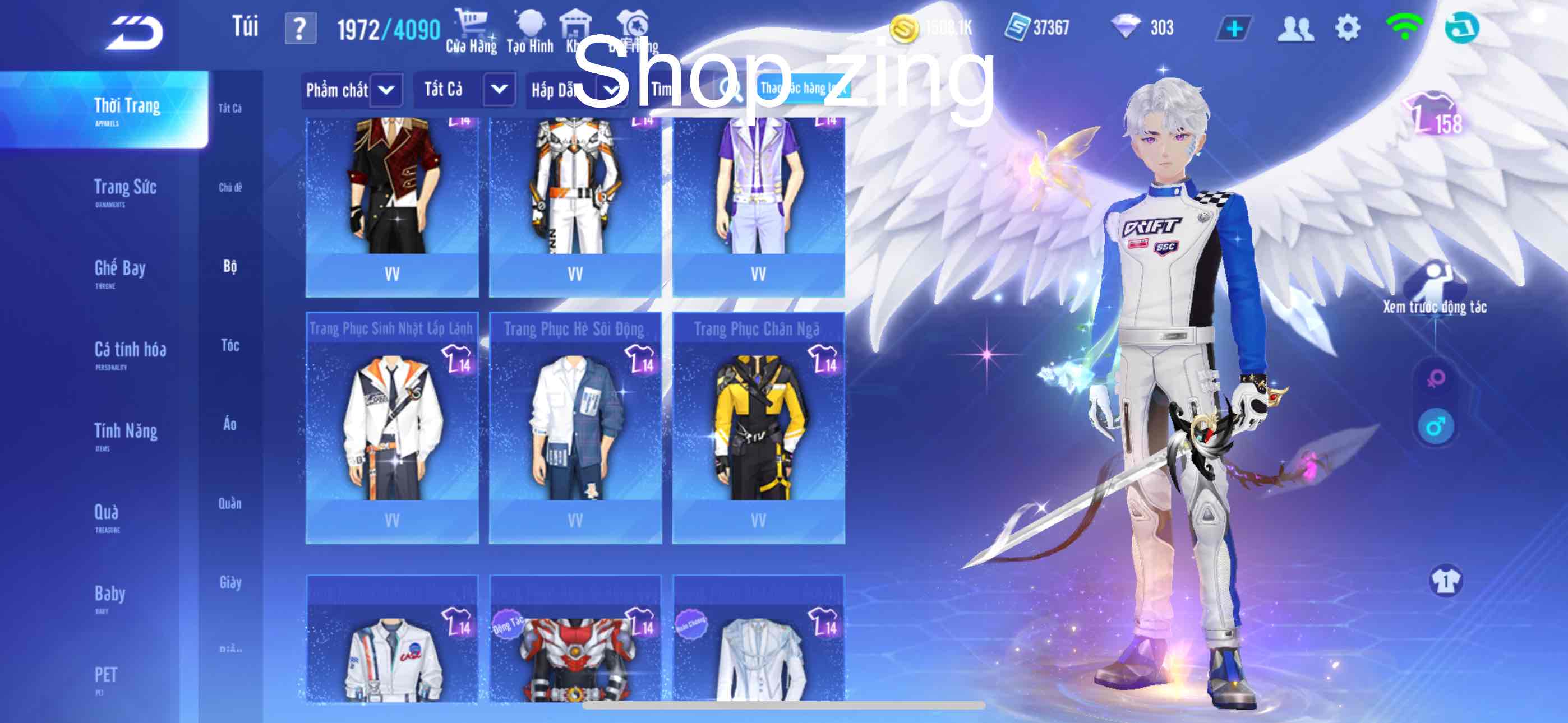This screenshot has height=723, width=1568.
Task: Open the gear settings icon
Action: 1347,29
